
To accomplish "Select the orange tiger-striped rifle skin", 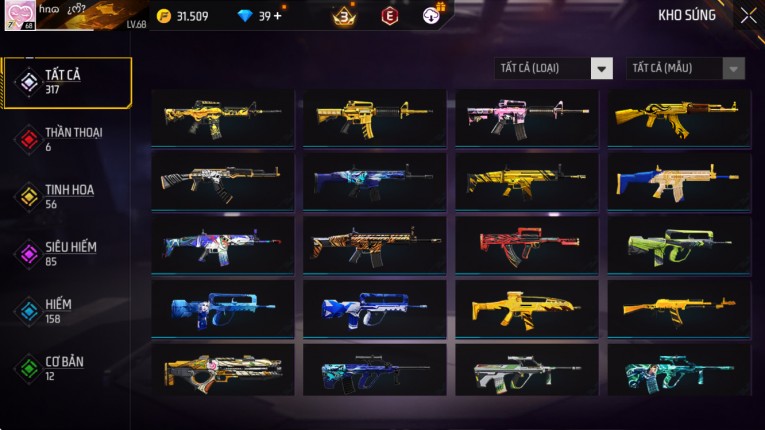I will [375, 245].
